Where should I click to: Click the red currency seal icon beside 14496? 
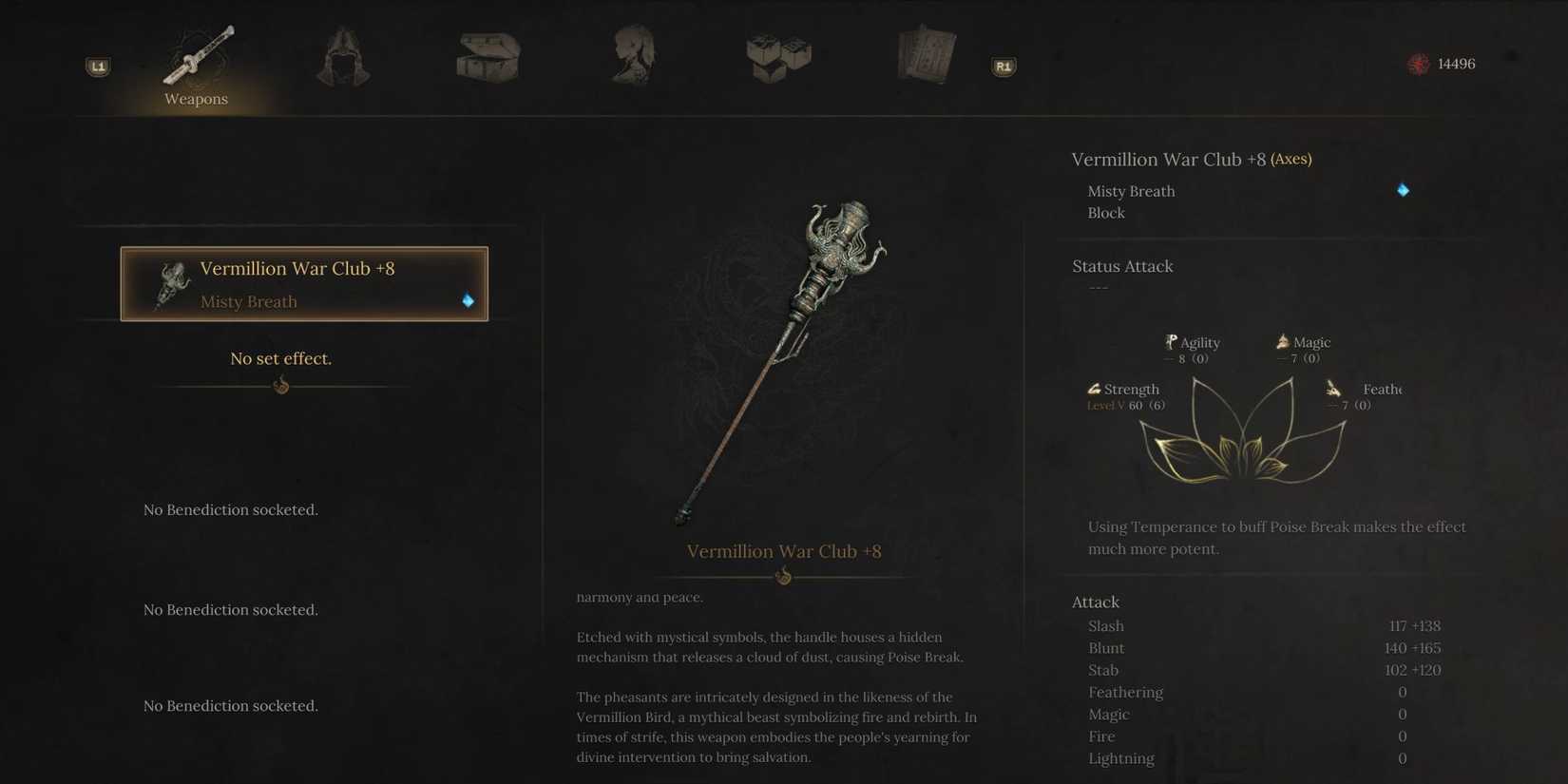[x=1420, y=64]
